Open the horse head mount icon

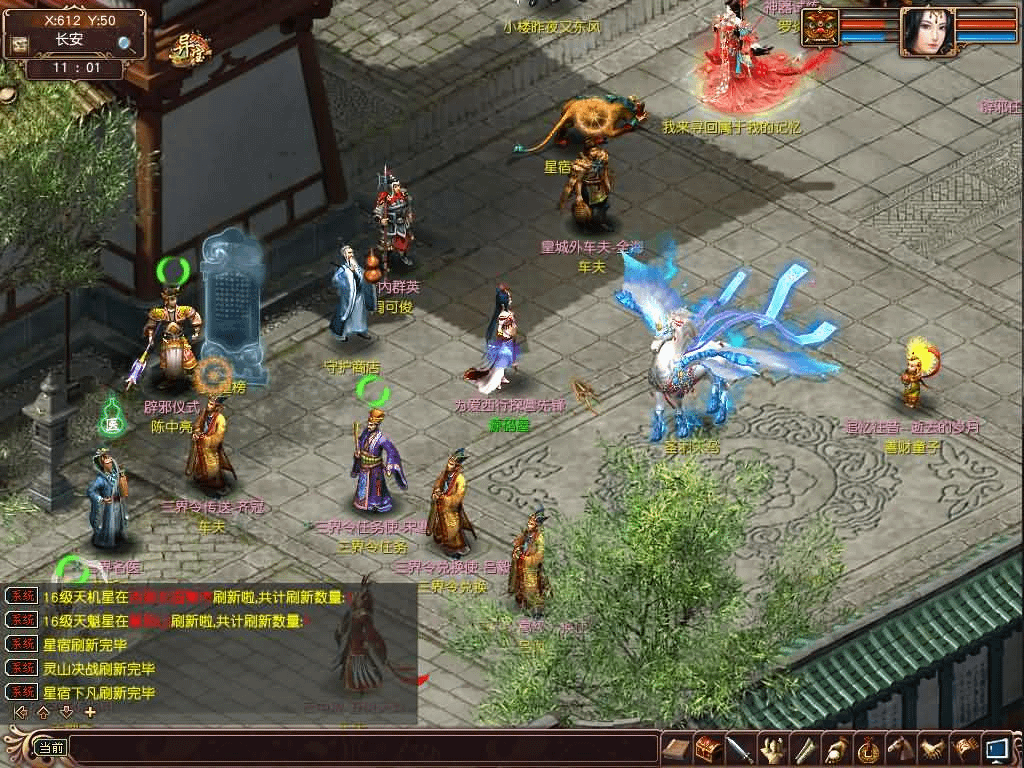pos(900,748)
